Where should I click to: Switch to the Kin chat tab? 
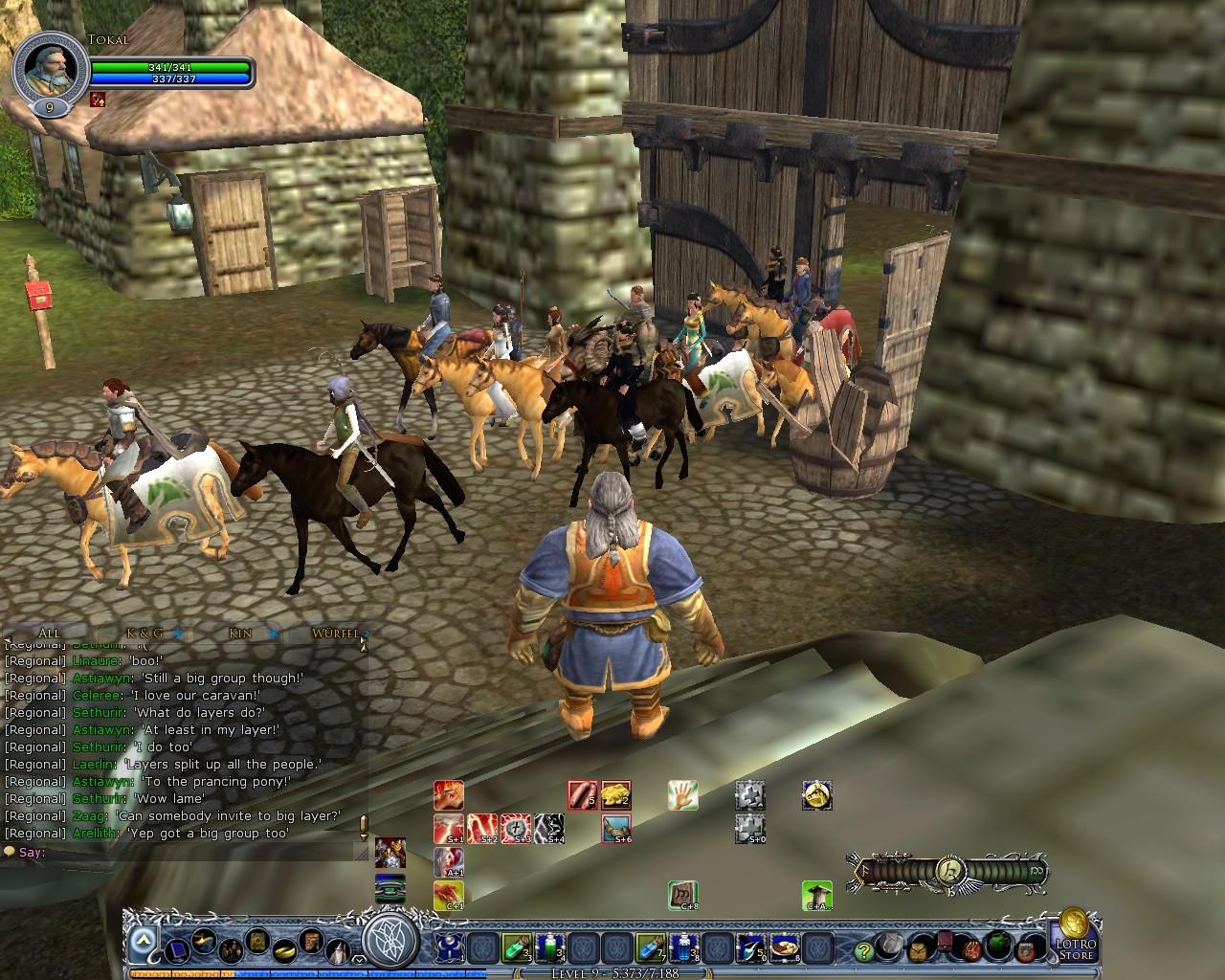(x=238, y=633)
